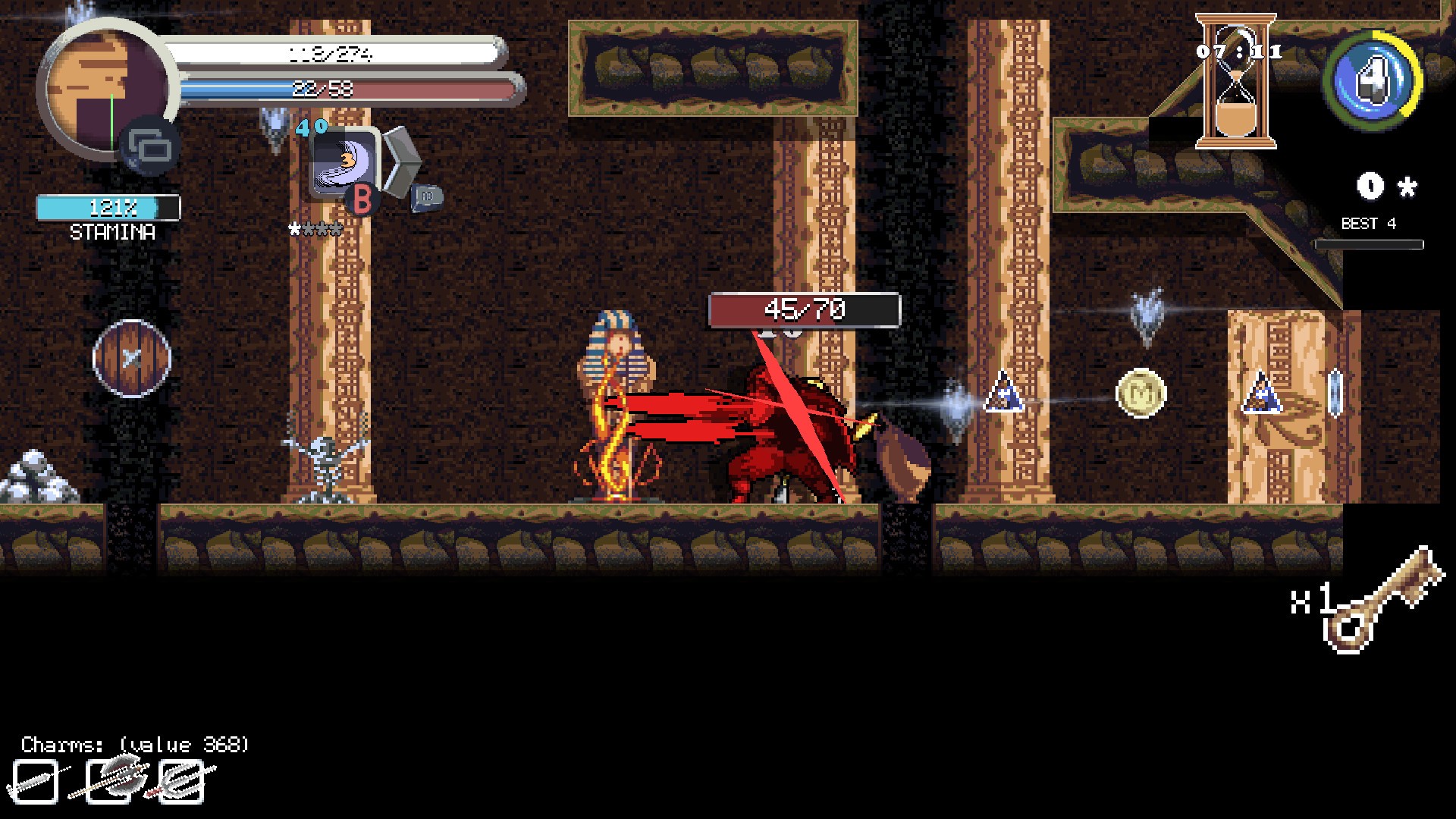Select the wooden shield emblem on the left
The image size is (1456, 819).
130,359
